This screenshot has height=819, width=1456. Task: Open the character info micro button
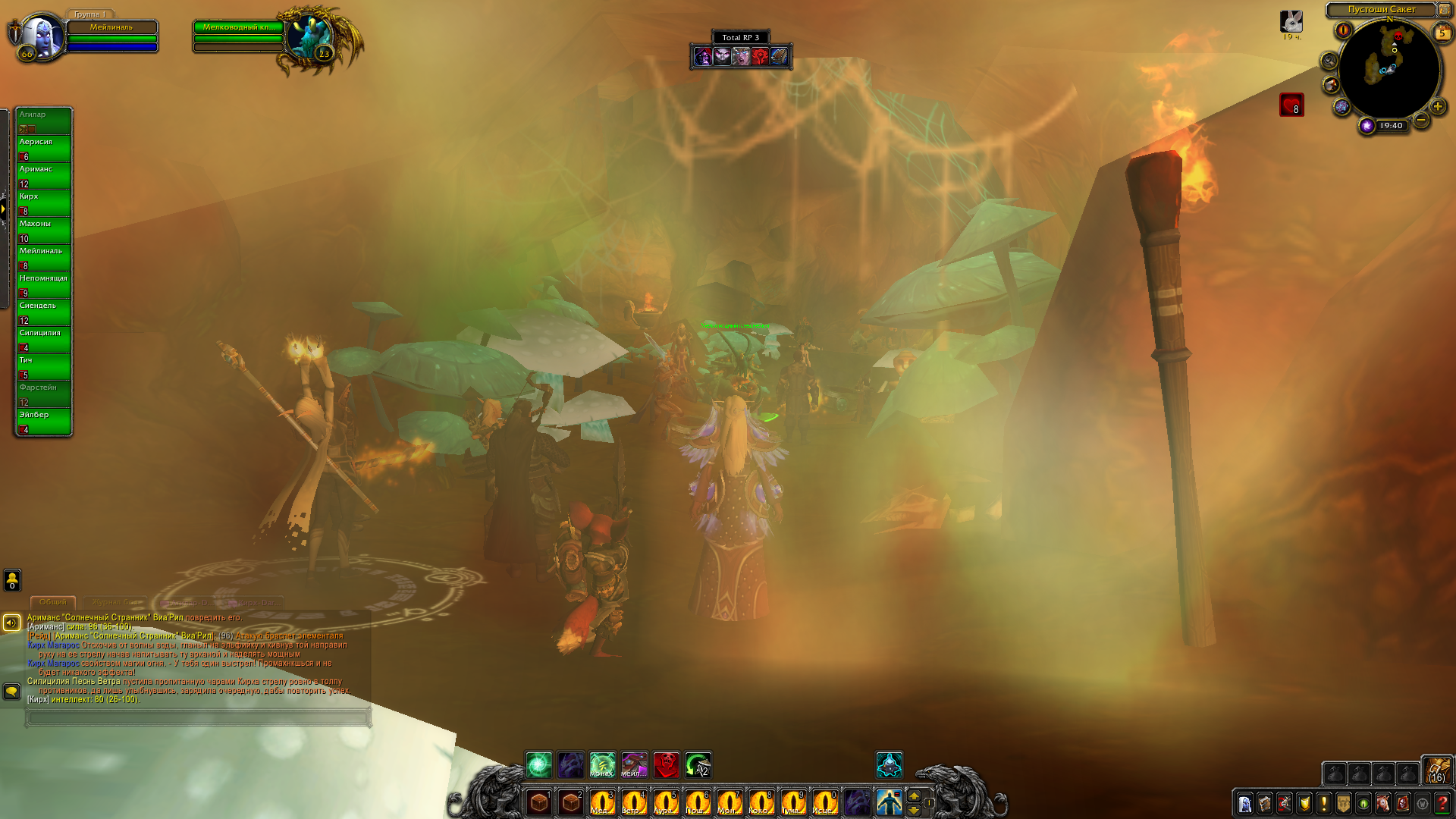pyautogui.click(x=1245, y=803)
